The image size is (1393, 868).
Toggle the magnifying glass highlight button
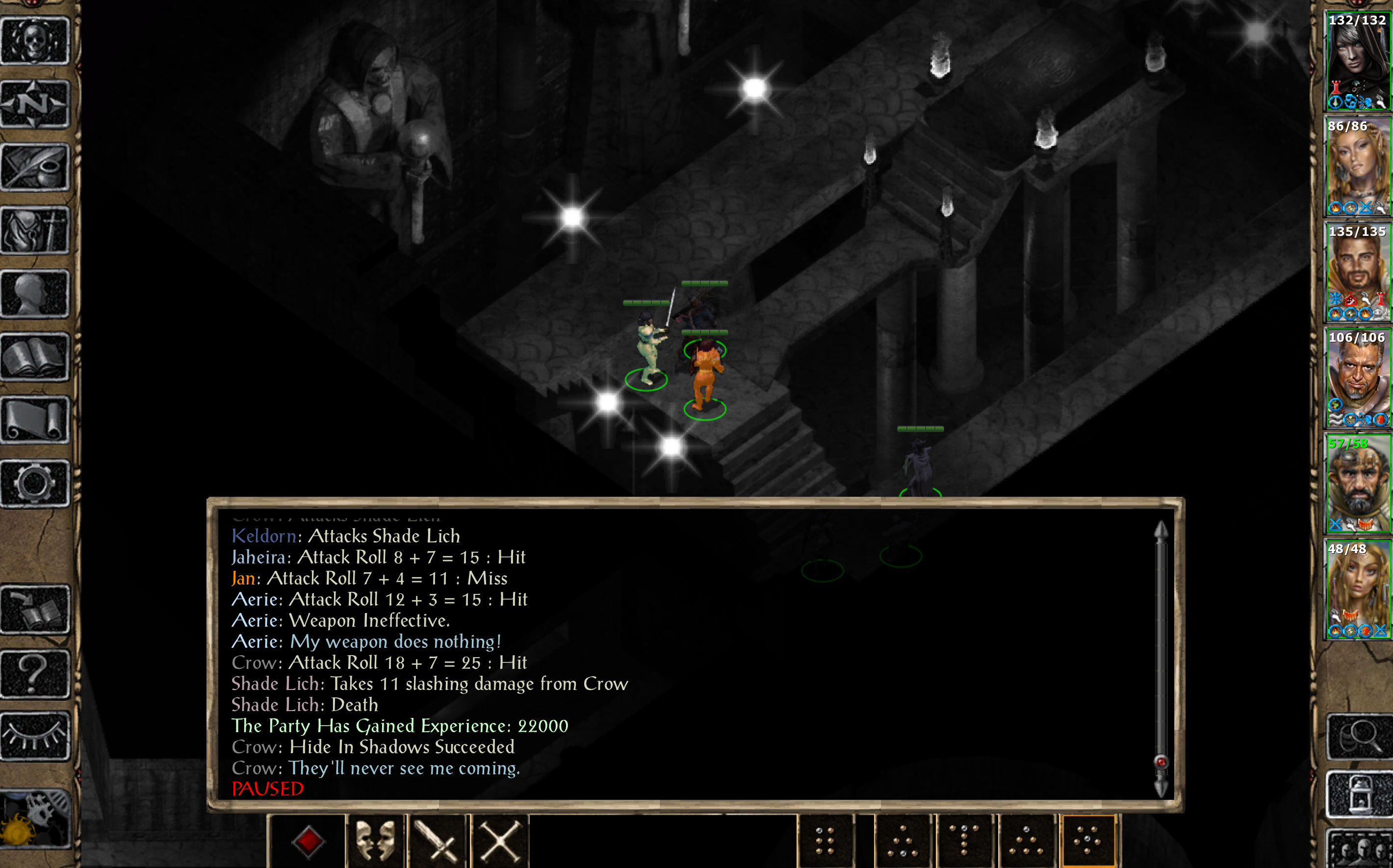coord(1359,737)
